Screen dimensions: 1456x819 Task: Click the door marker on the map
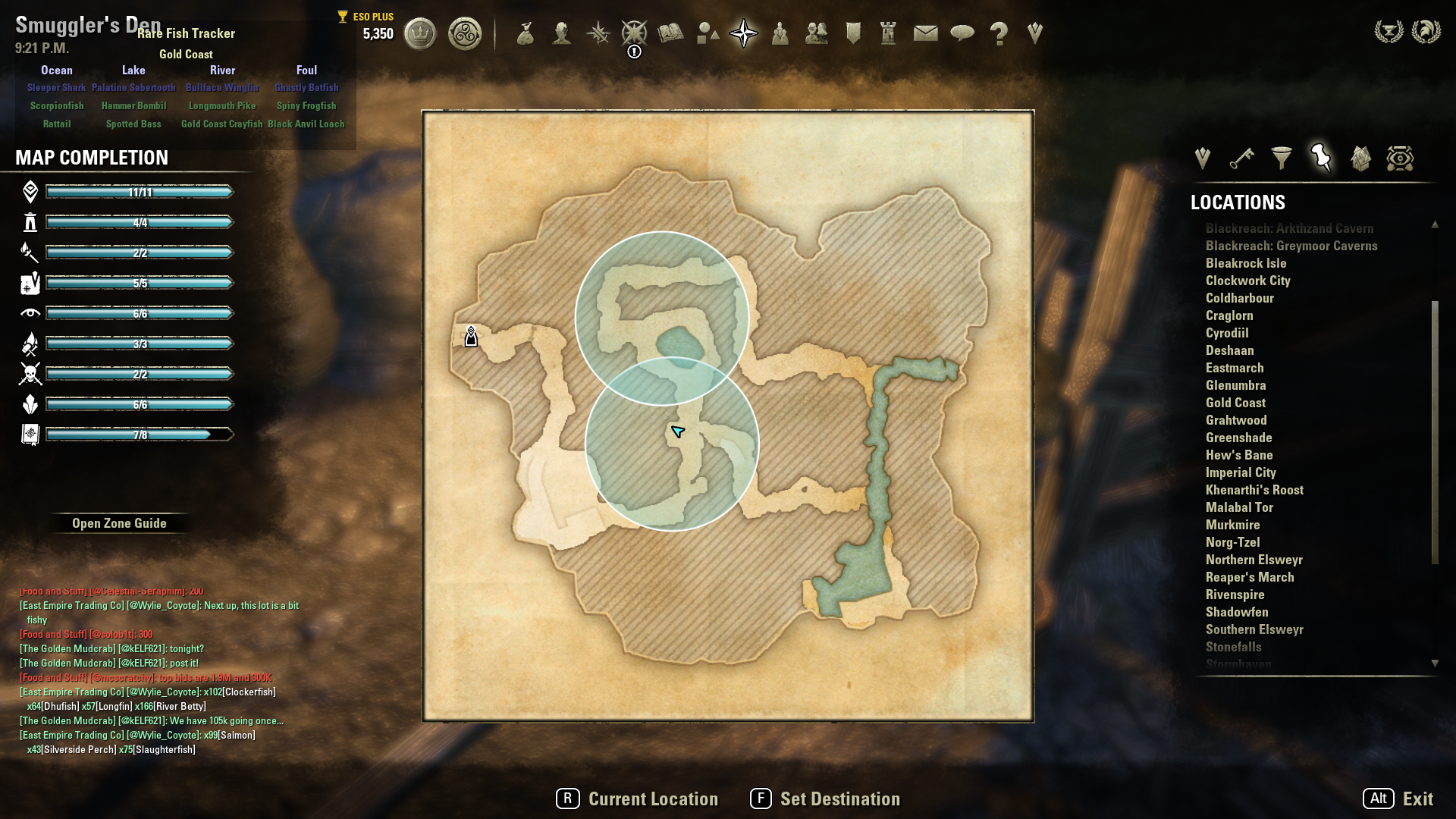471,337
